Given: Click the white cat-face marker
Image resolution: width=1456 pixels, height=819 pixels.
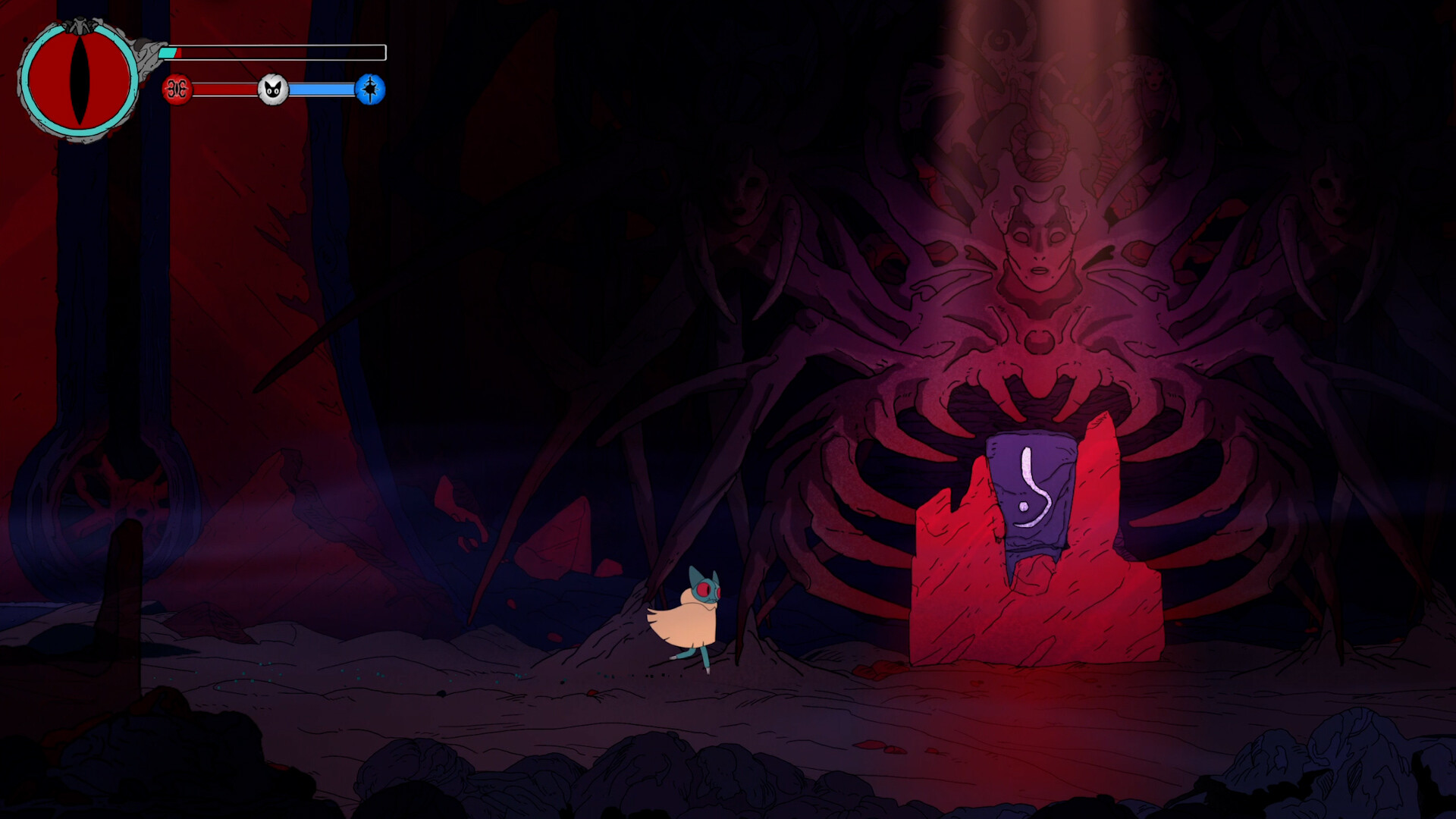Looking at the screenshot, I should 273,90.
